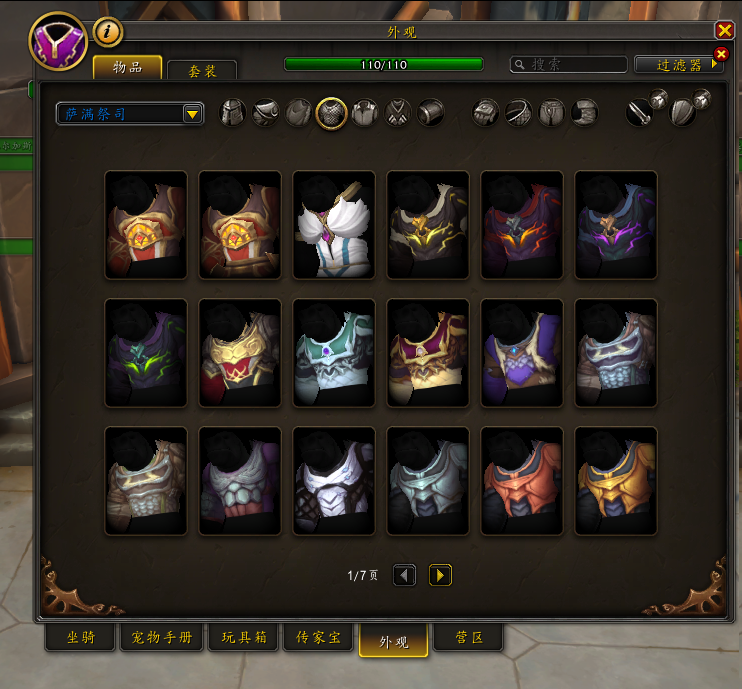Image resolution: width=742 pixels, height=689 pixels.
Task: Switch to the 套装 tab
Action: point(201,71)
